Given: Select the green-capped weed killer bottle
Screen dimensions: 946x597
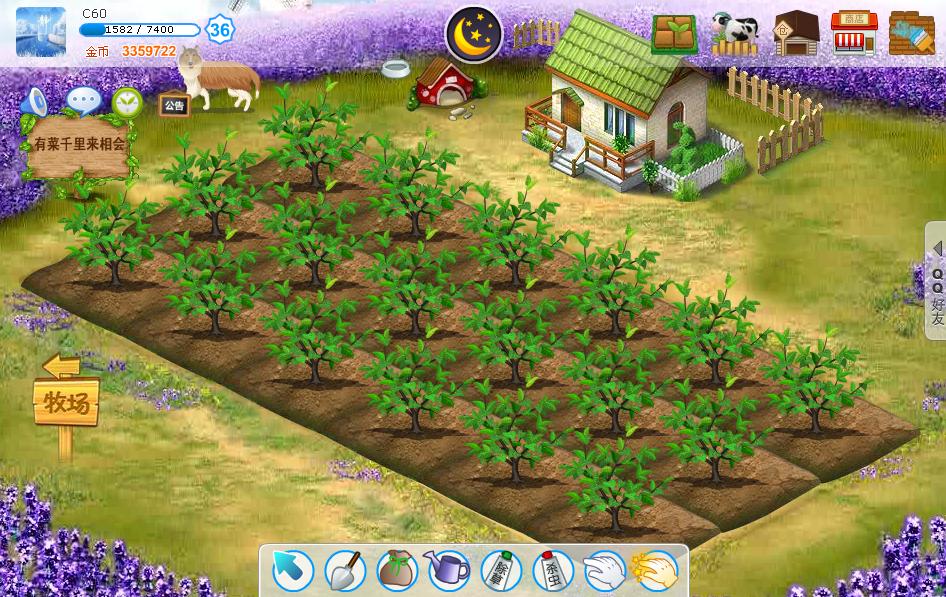Looking at the screenshot, I should tap(501, 571).
